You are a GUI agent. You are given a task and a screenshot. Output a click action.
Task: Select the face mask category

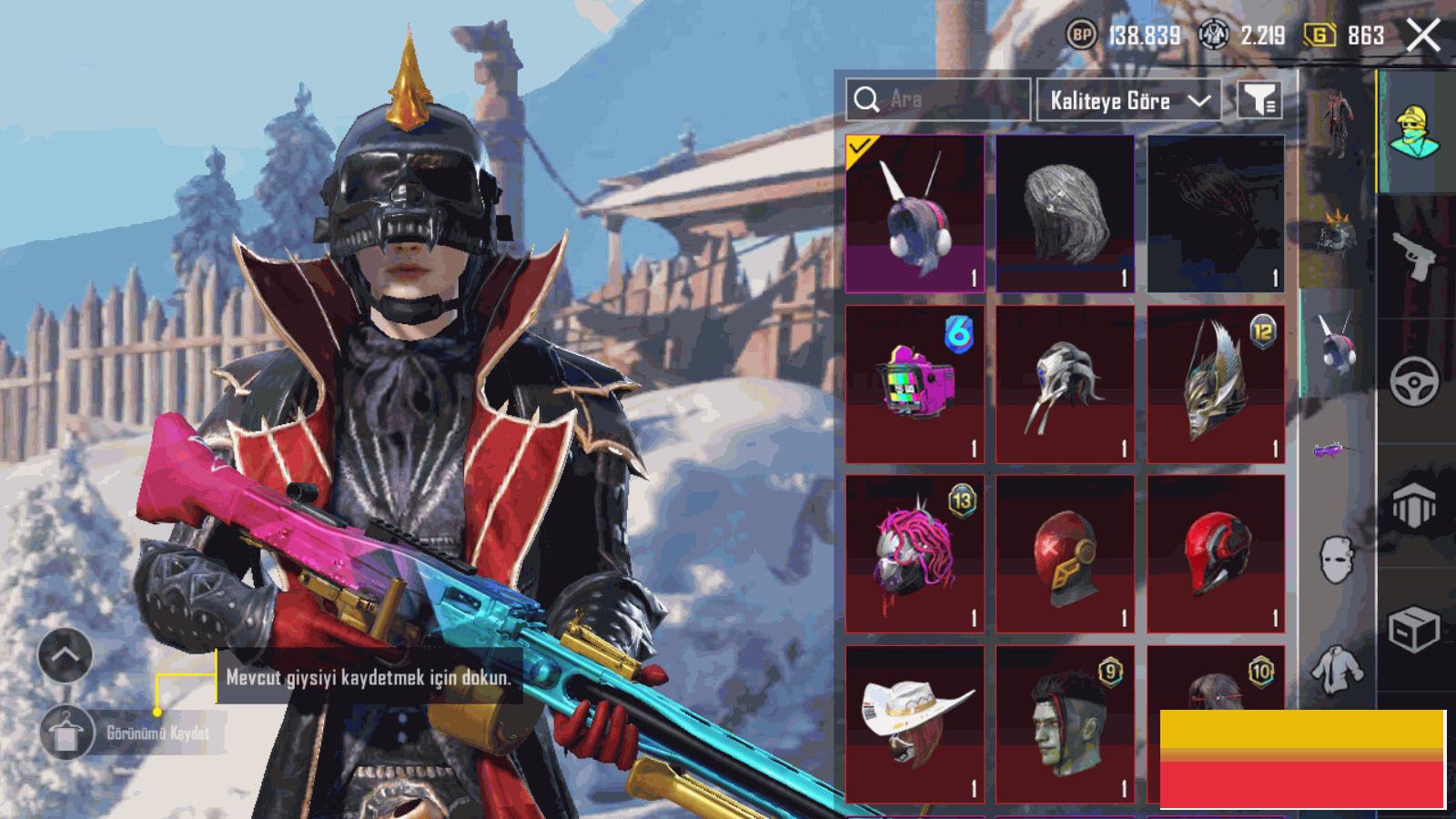coord(1336,559)
